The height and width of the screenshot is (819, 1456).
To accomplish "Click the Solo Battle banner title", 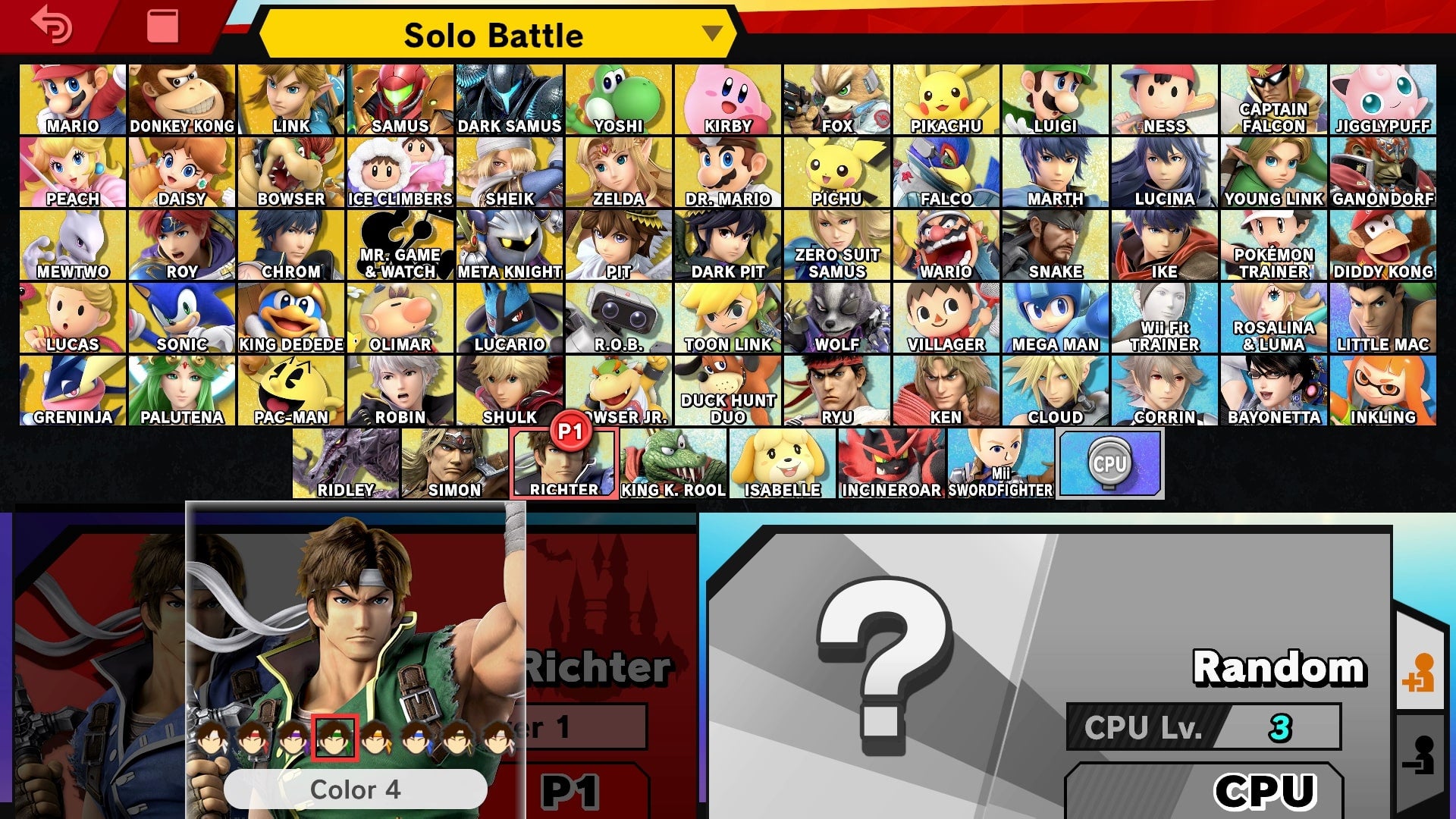I will (493, 35).
